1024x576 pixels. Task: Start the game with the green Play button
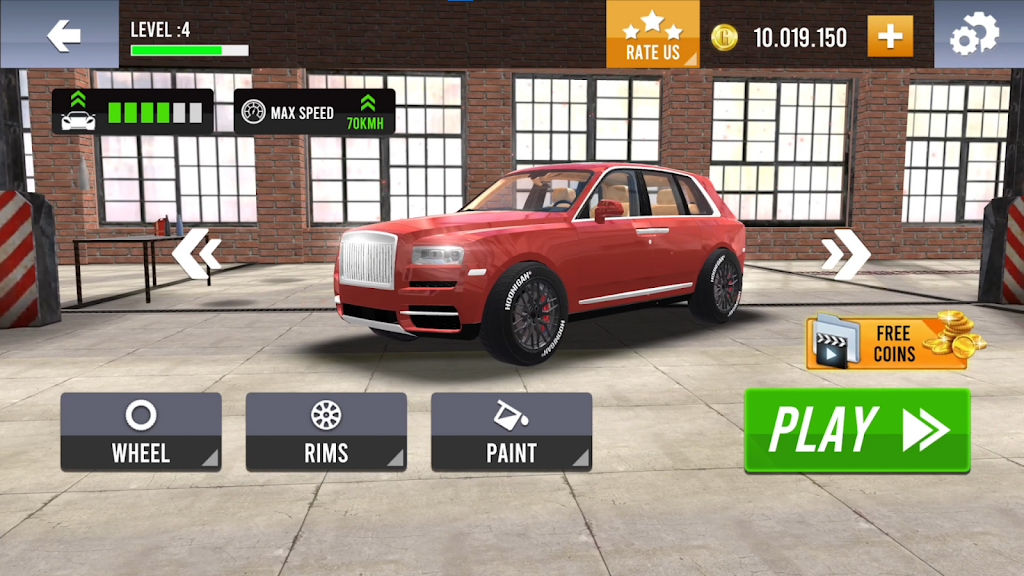point(857,430)
